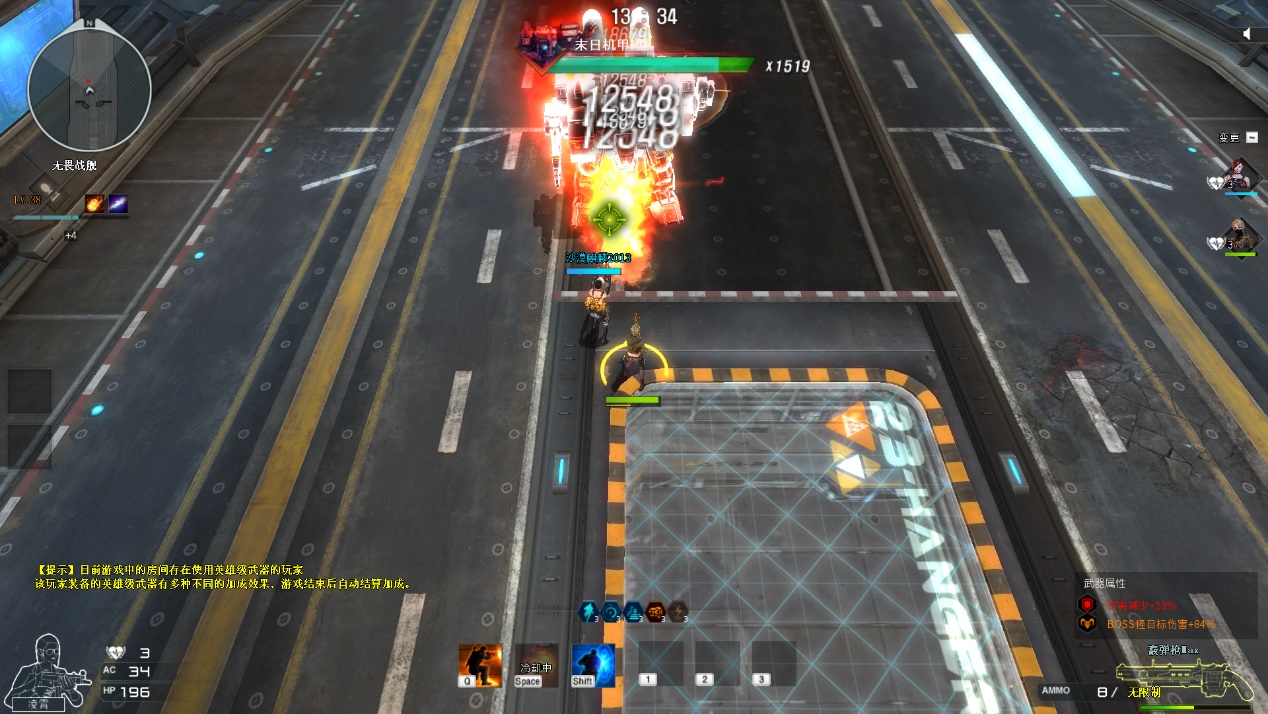Activate the Q gunfire skill icon
Viewport: 1268px width, 714px height.
[x=480, y=665]
